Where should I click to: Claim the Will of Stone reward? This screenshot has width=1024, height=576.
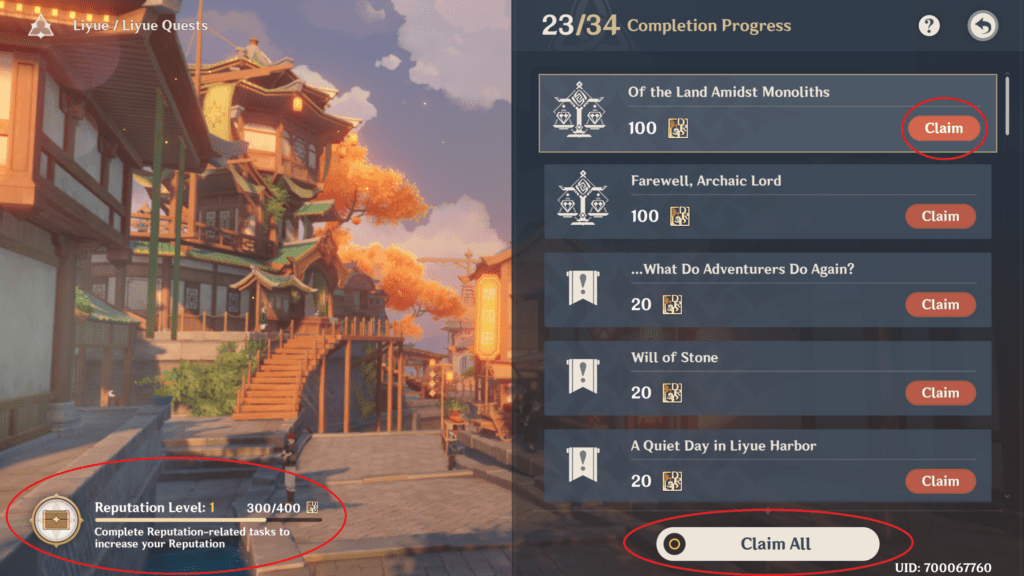coord(940,392)
